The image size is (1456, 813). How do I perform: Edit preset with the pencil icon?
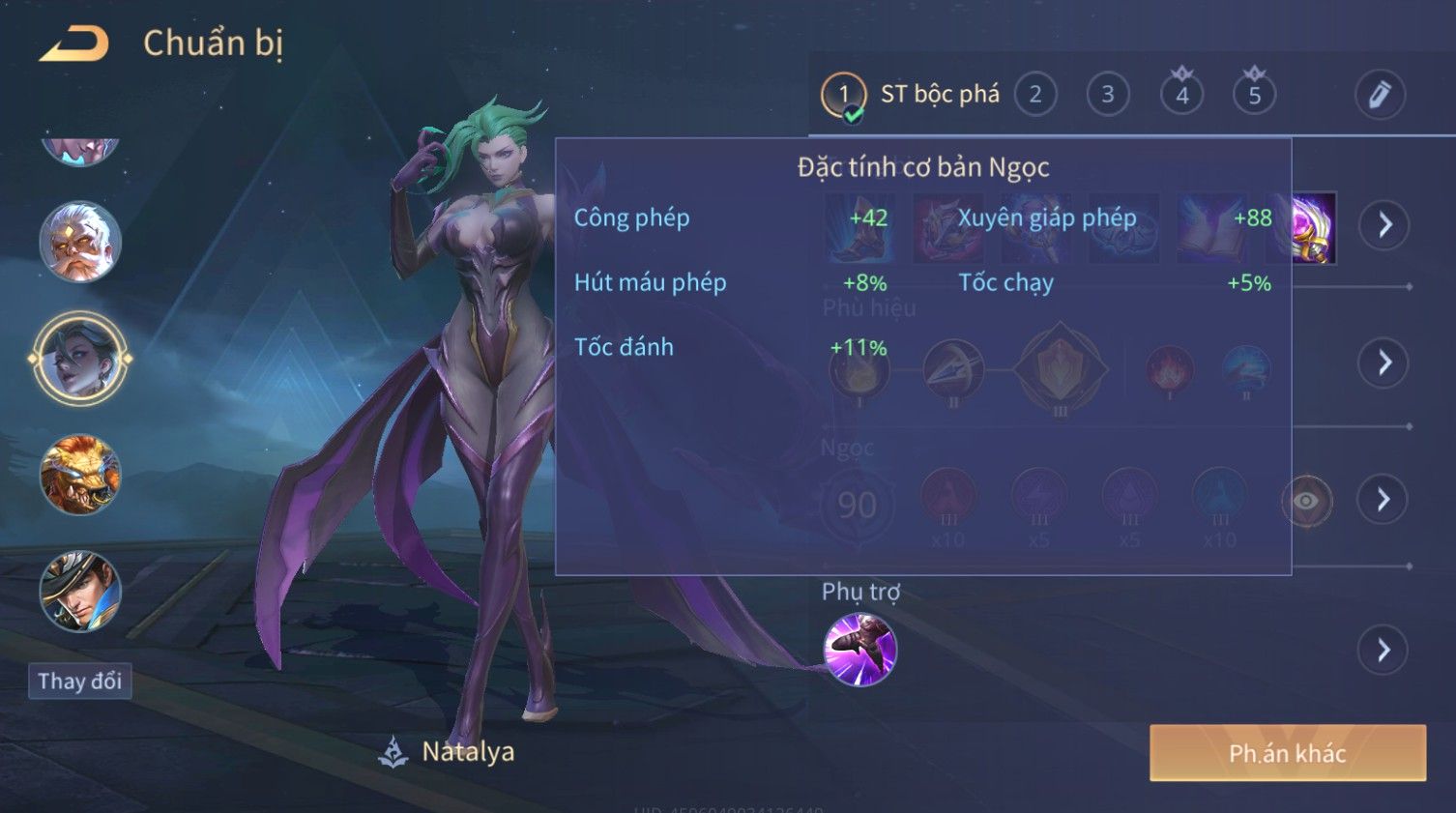[x=1379, y=95]
